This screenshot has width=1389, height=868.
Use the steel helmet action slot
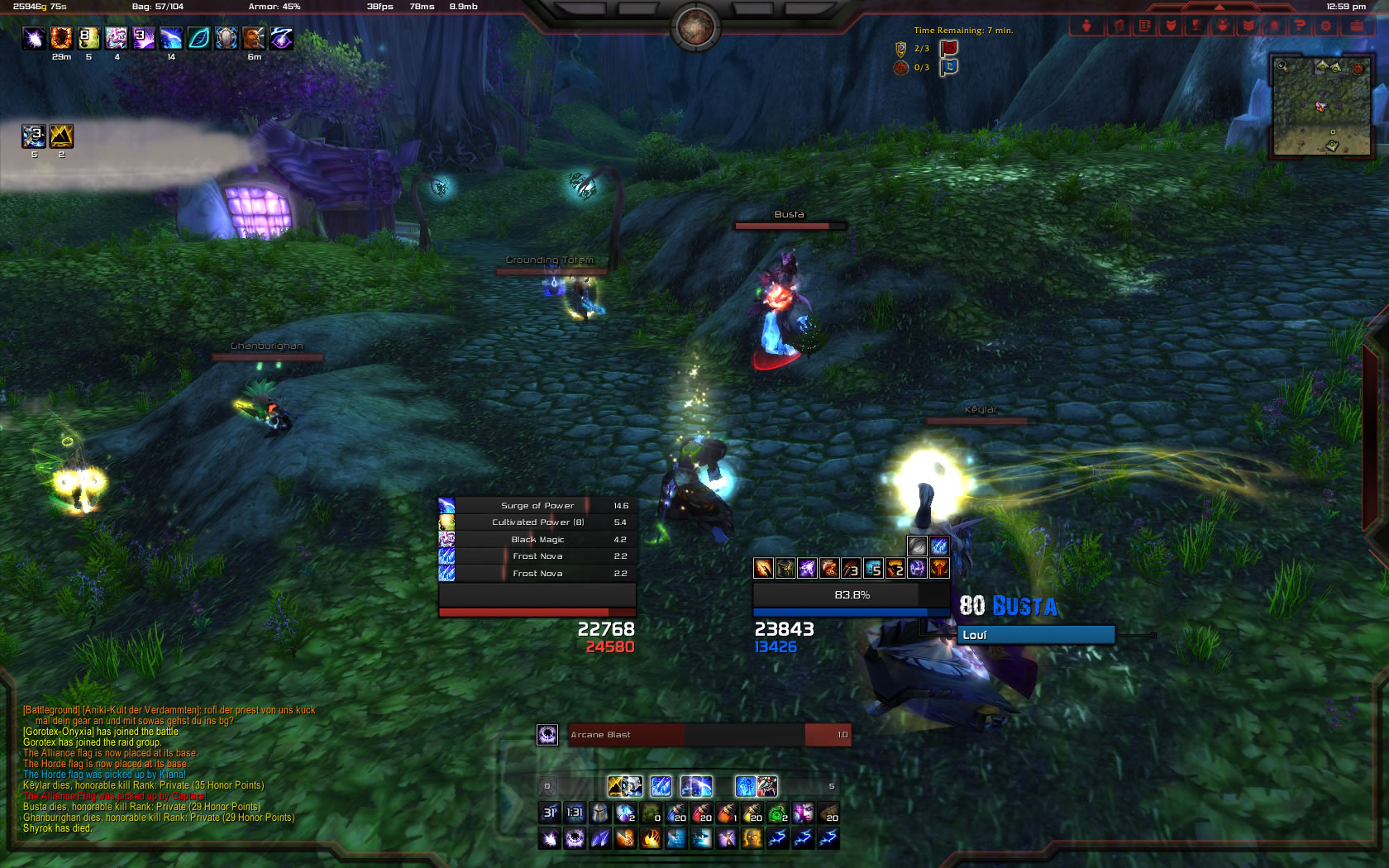(x=600, y=813)
